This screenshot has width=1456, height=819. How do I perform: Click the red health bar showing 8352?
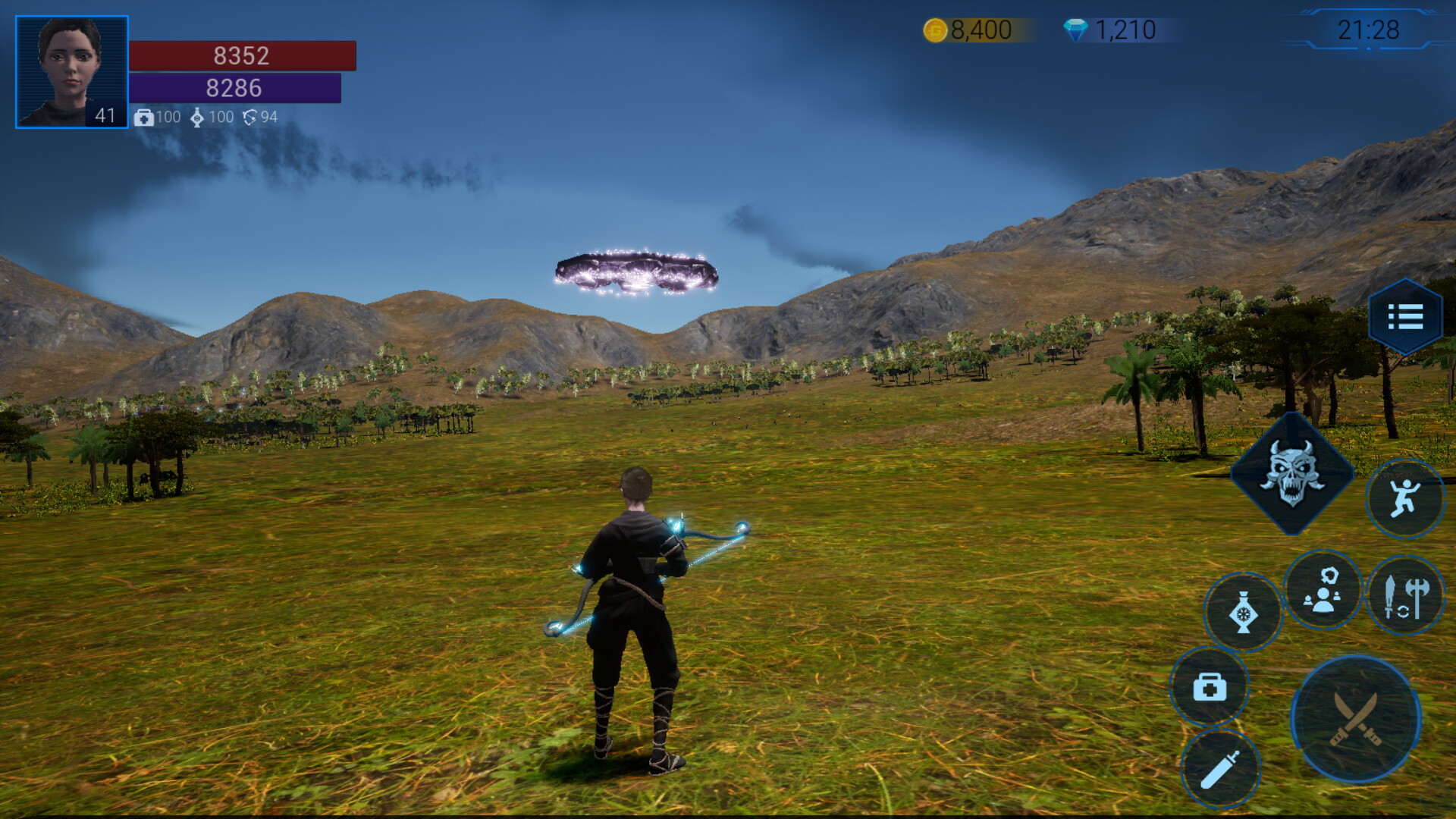241,56
